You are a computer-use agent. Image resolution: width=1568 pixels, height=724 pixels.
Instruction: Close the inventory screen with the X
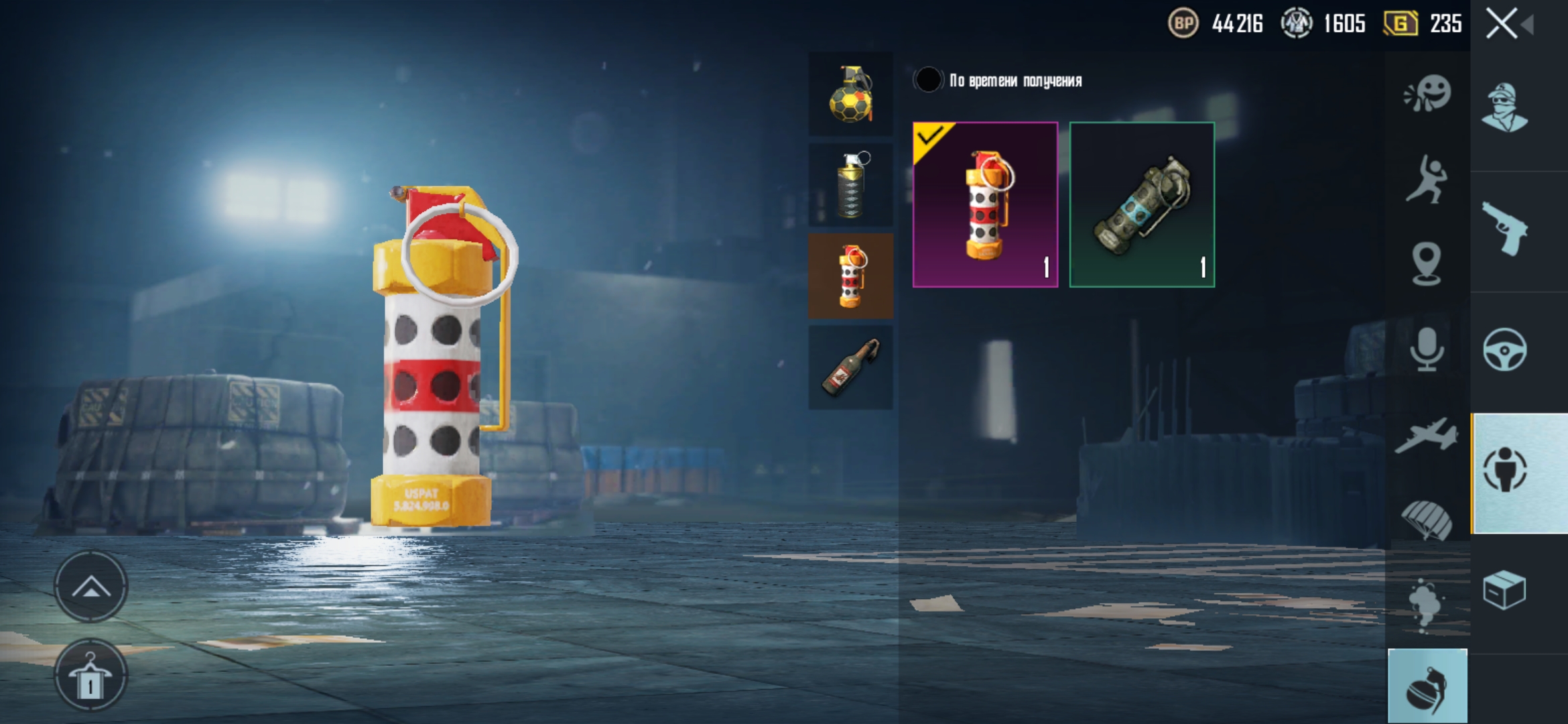click(x=1502, y=24)
